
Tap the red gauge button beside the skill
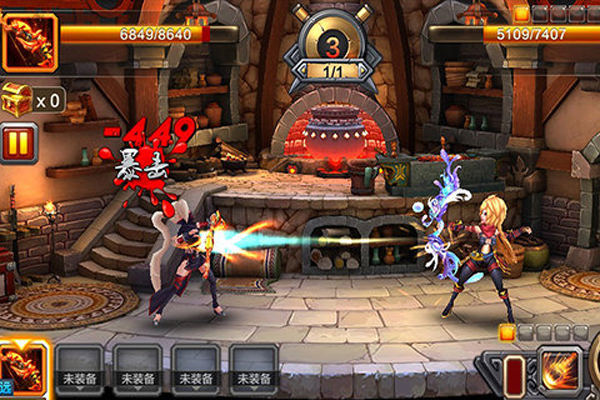coord(512,375)
